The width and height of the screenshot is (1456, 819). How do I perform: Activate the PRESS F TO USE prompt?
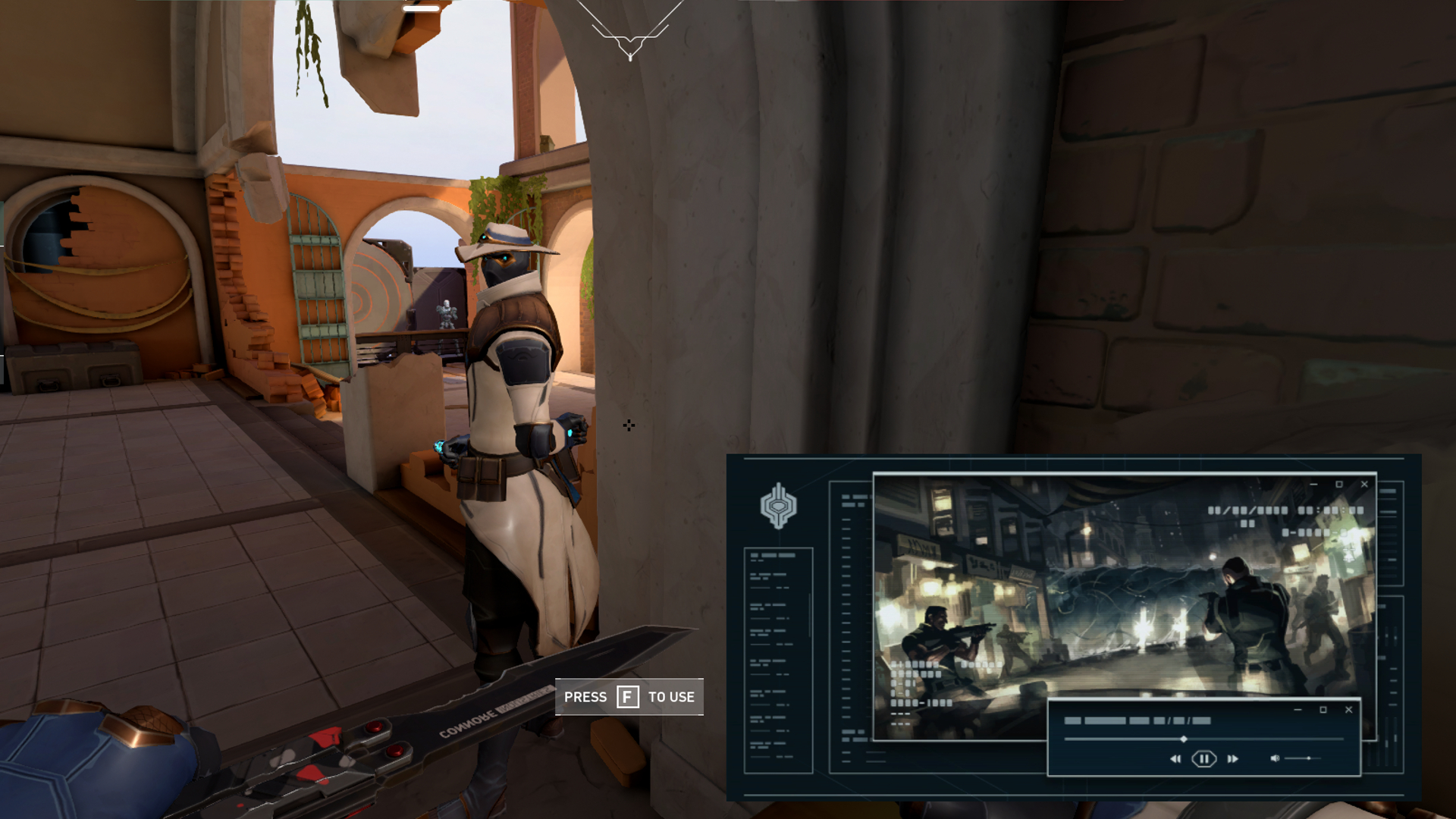coord(628,696)
